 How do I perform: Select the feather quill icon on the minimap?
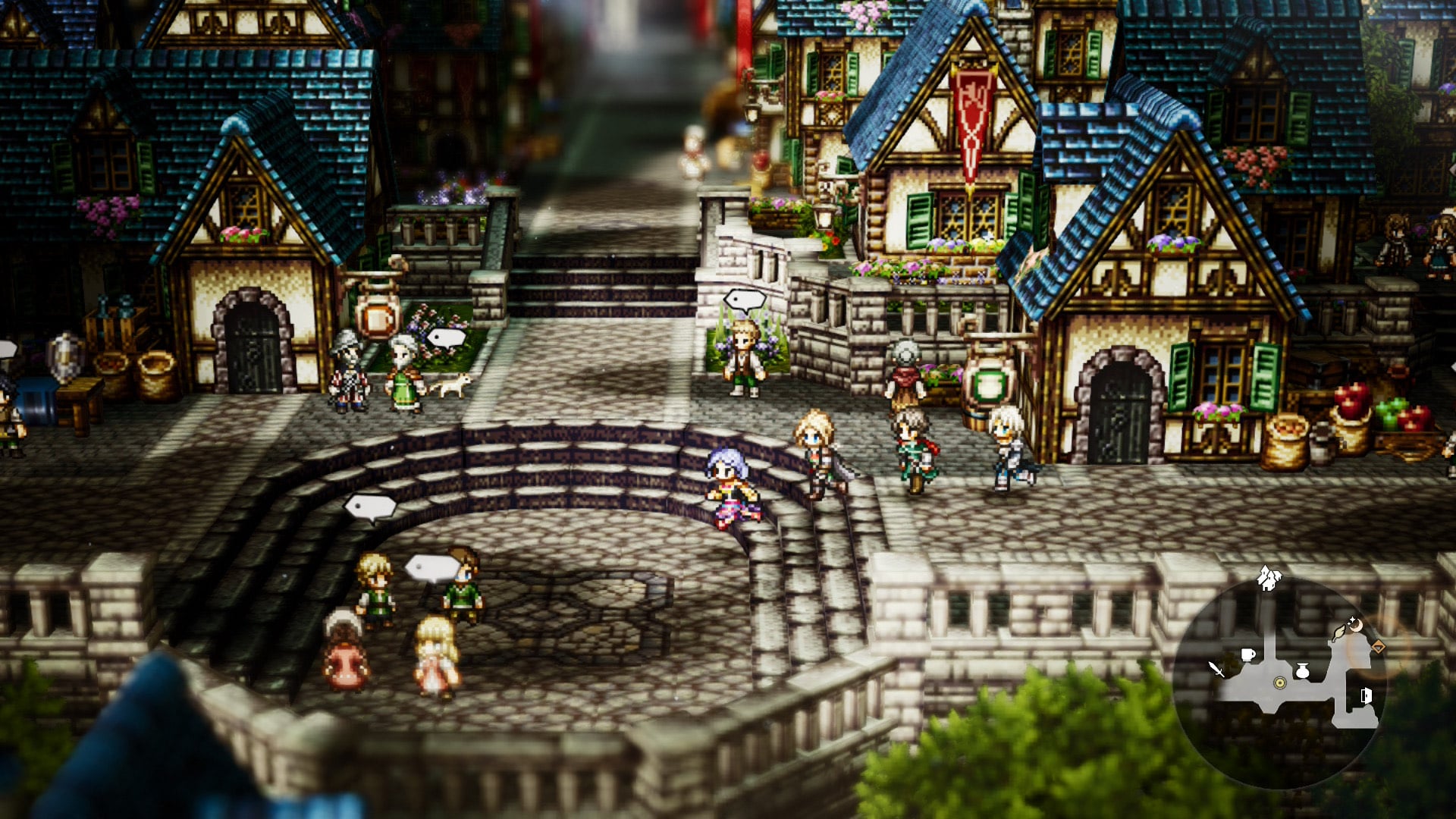(1339, 632)
